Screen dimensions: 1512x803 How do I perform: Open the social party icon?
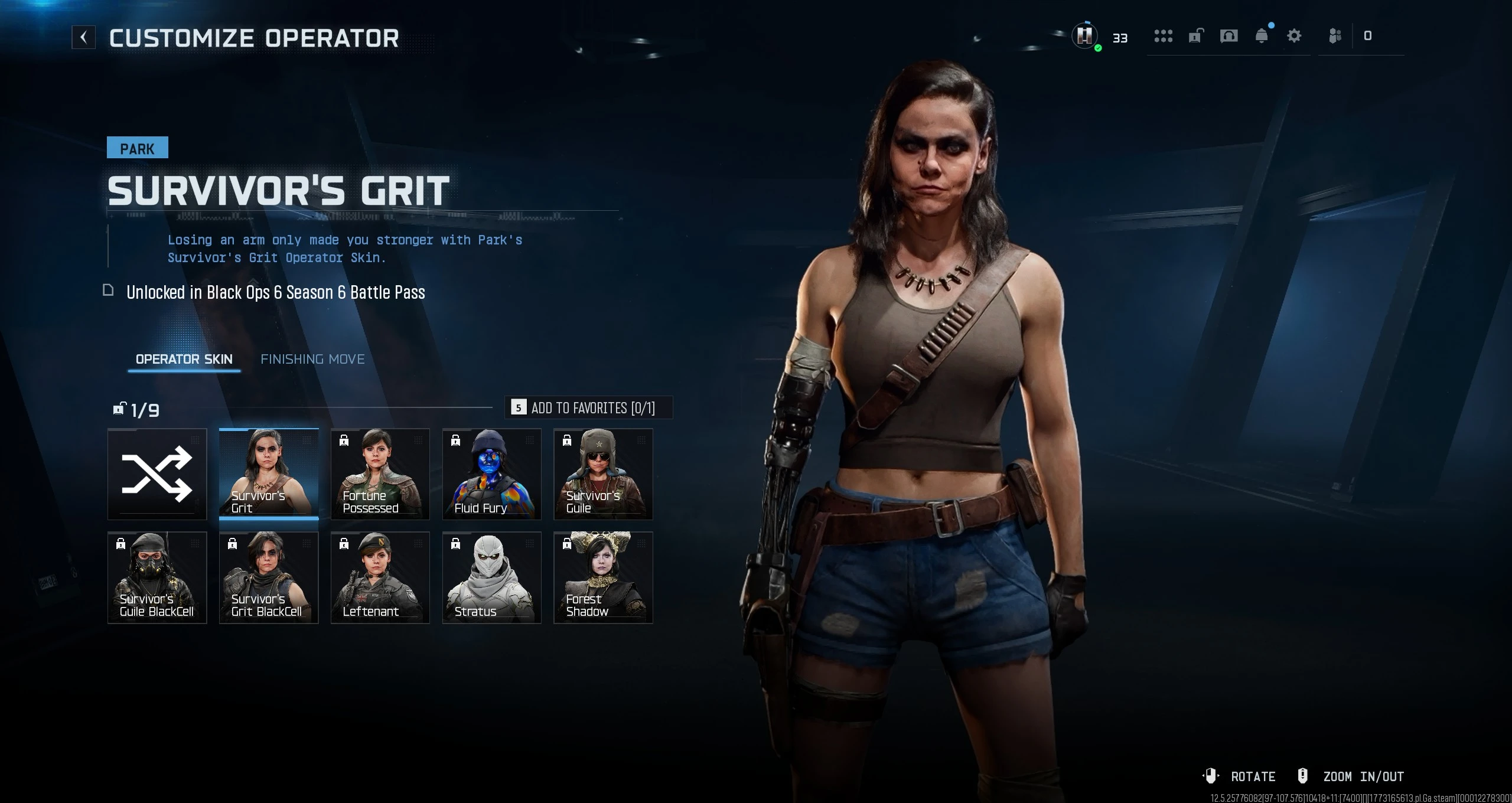click(1335, 37)
